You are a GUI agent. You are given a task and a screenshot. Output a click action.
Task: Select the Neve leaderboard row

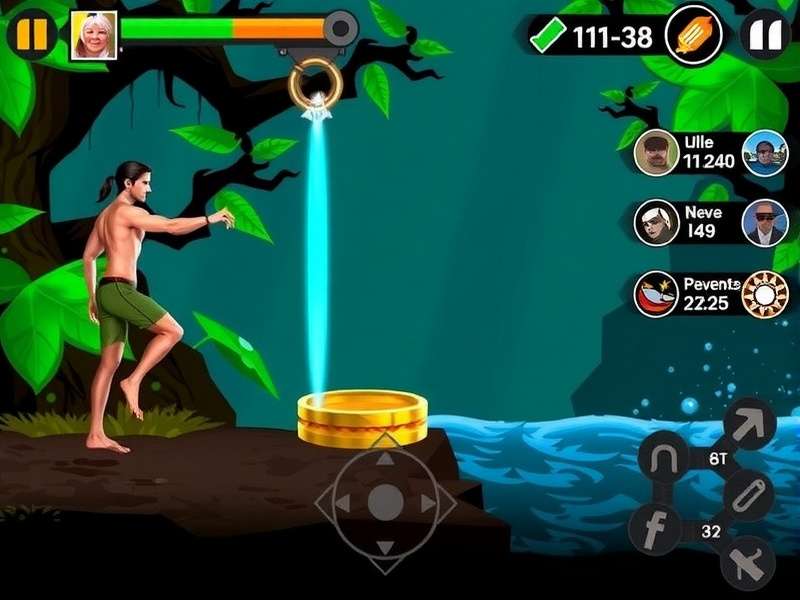708,222
